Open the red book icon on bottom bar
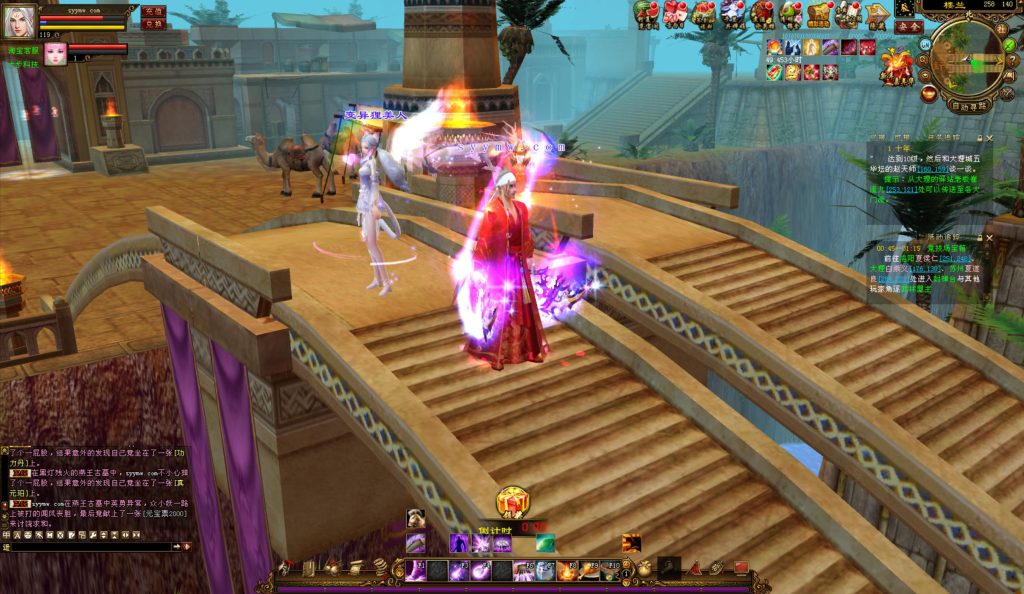This screenshot has width=1024, height=594. pyautogui.click(x=741, y=568)
